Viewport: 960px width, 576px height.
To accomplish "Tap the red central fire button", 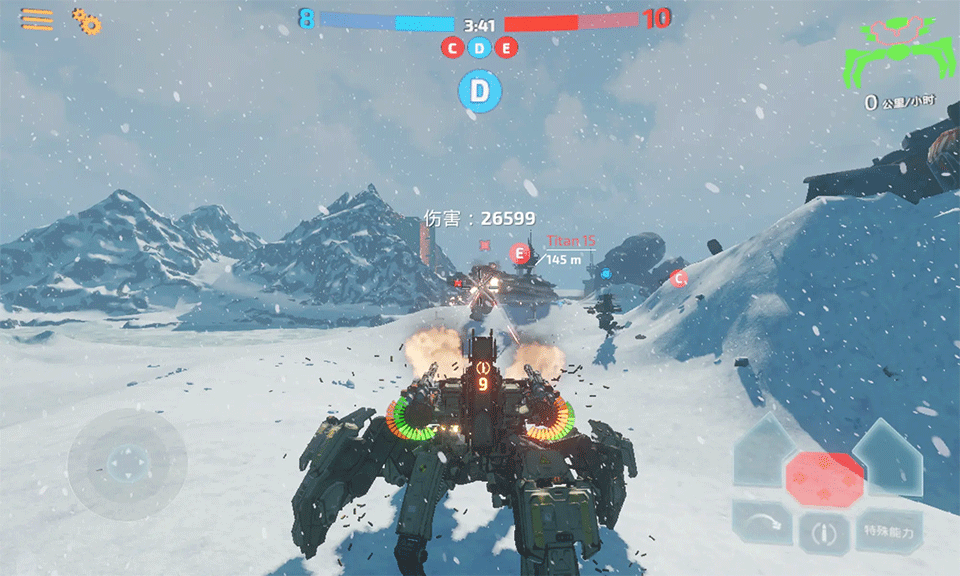I will click(824, 479).
